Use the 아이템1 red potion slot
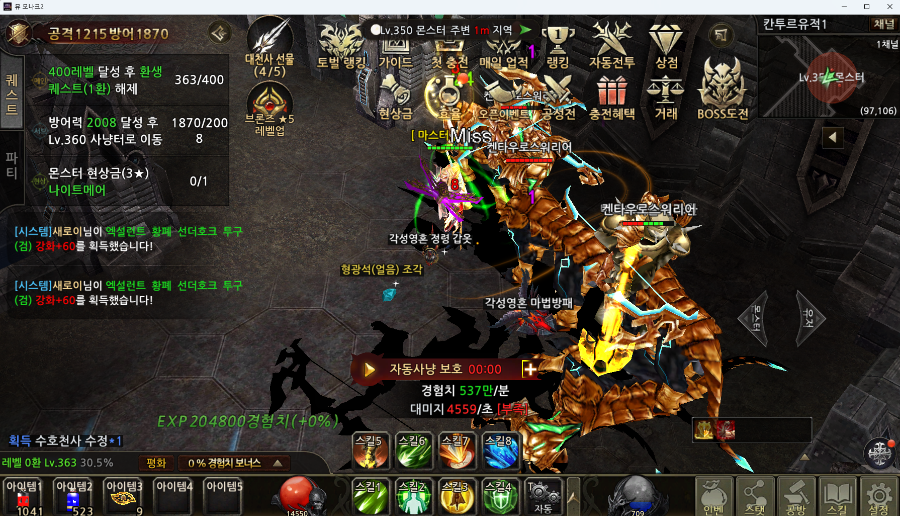 23,497
